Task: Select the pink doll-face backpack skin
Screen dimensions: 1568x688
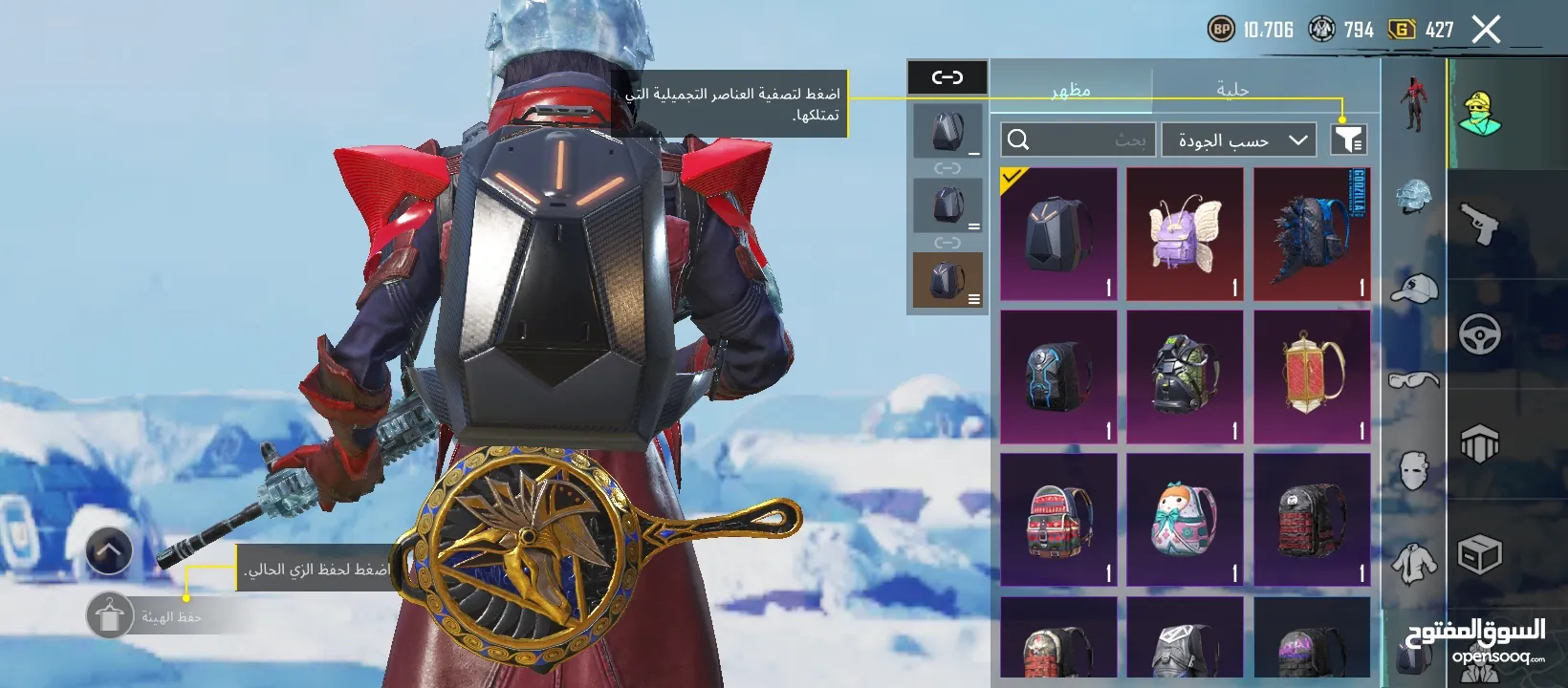Action: tap(1185, 519)
